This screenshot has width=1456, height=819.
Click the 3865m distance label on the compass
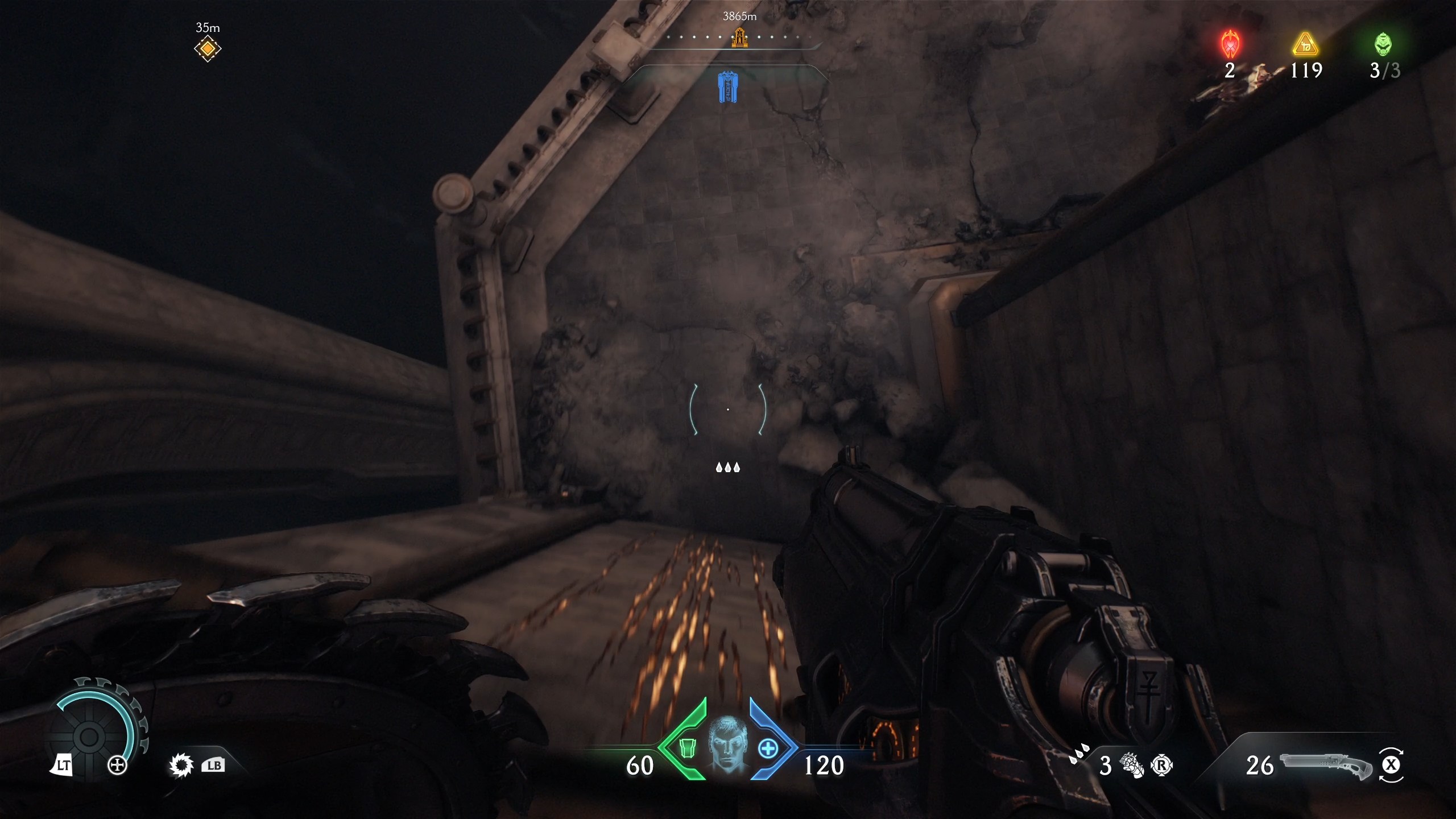739,17
